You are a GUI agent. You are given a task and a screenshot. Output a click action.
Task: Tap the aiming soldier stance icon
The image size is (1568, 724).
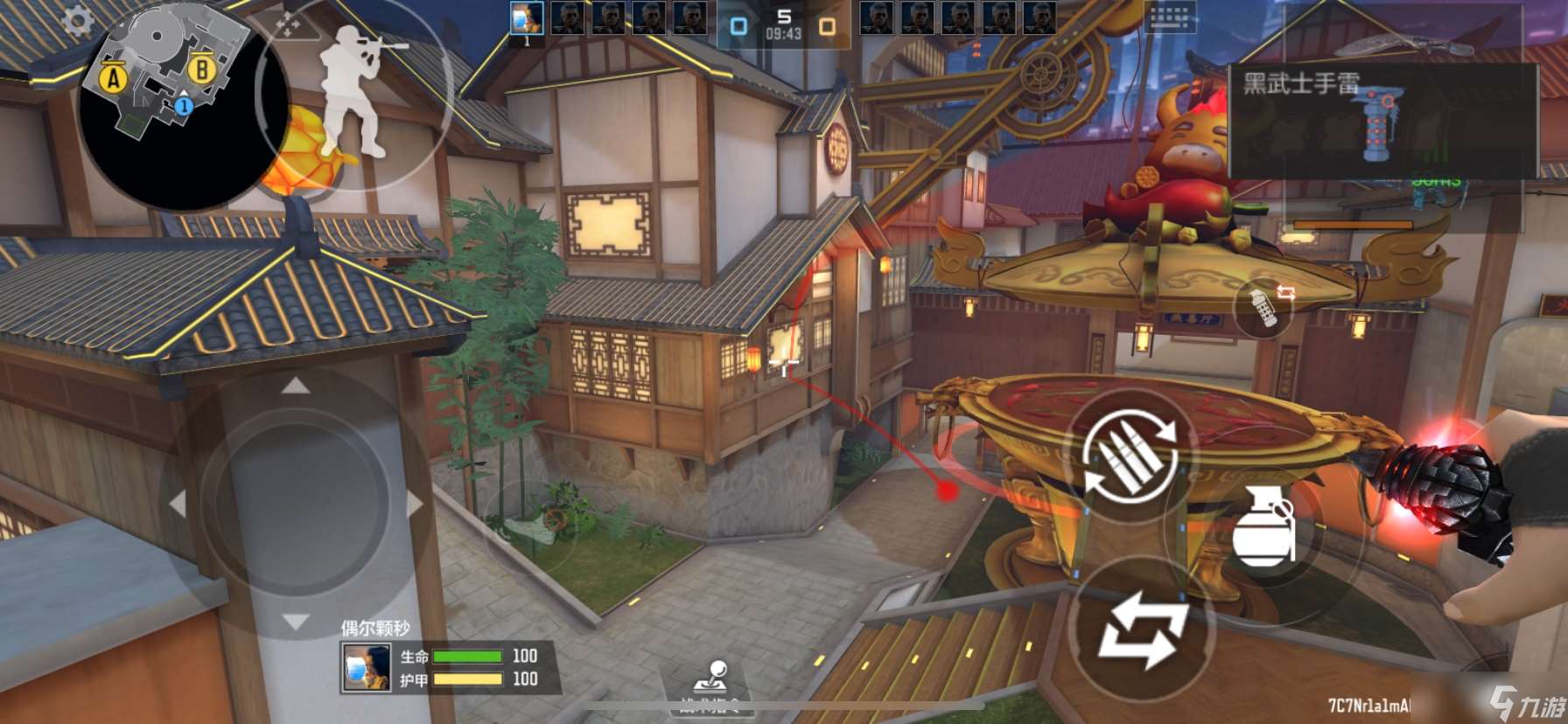355,92
